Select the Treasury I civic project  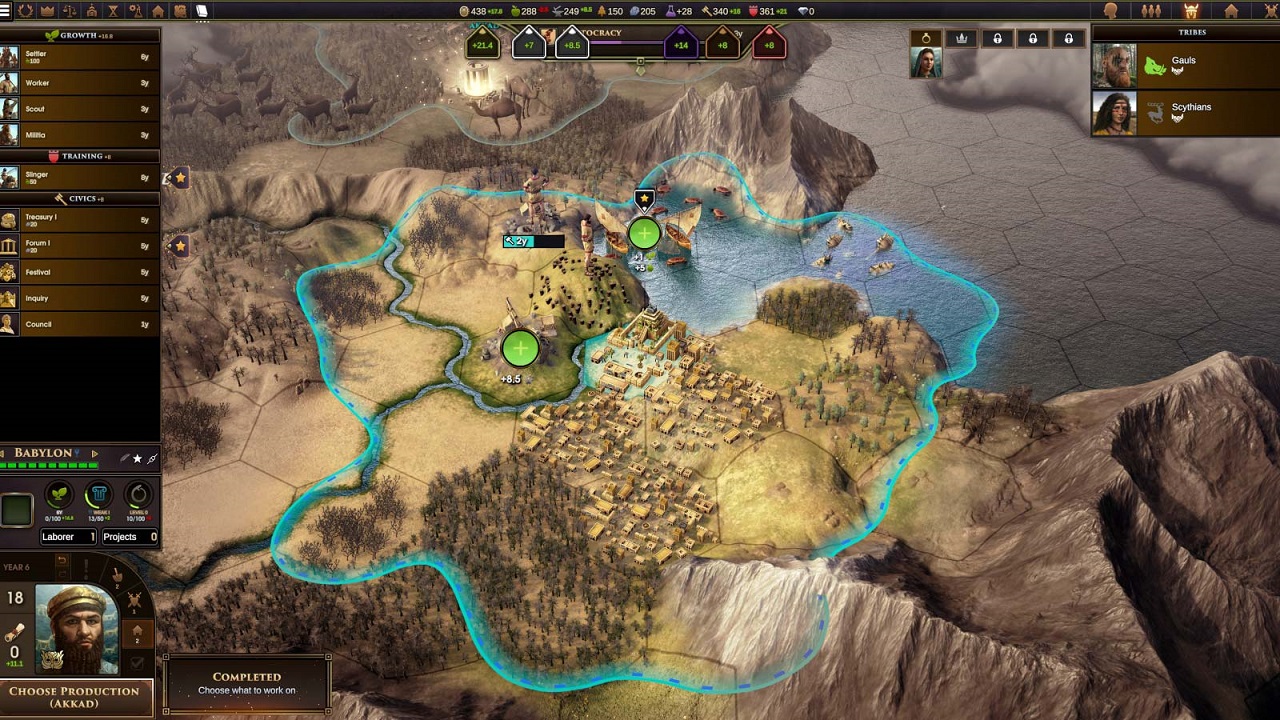coord(80,220)
